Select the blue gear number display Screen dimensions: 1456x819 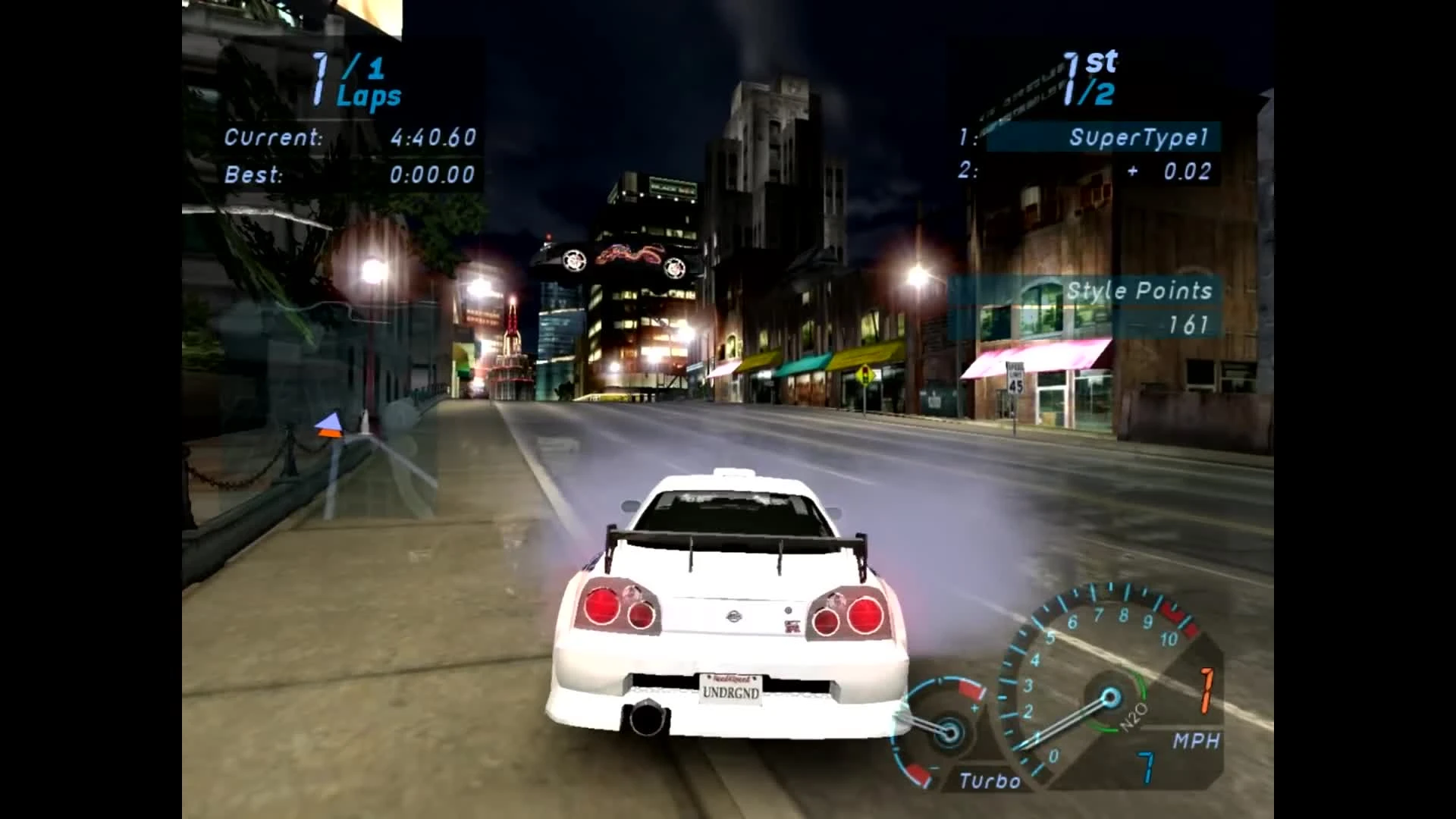point(1147,767)
